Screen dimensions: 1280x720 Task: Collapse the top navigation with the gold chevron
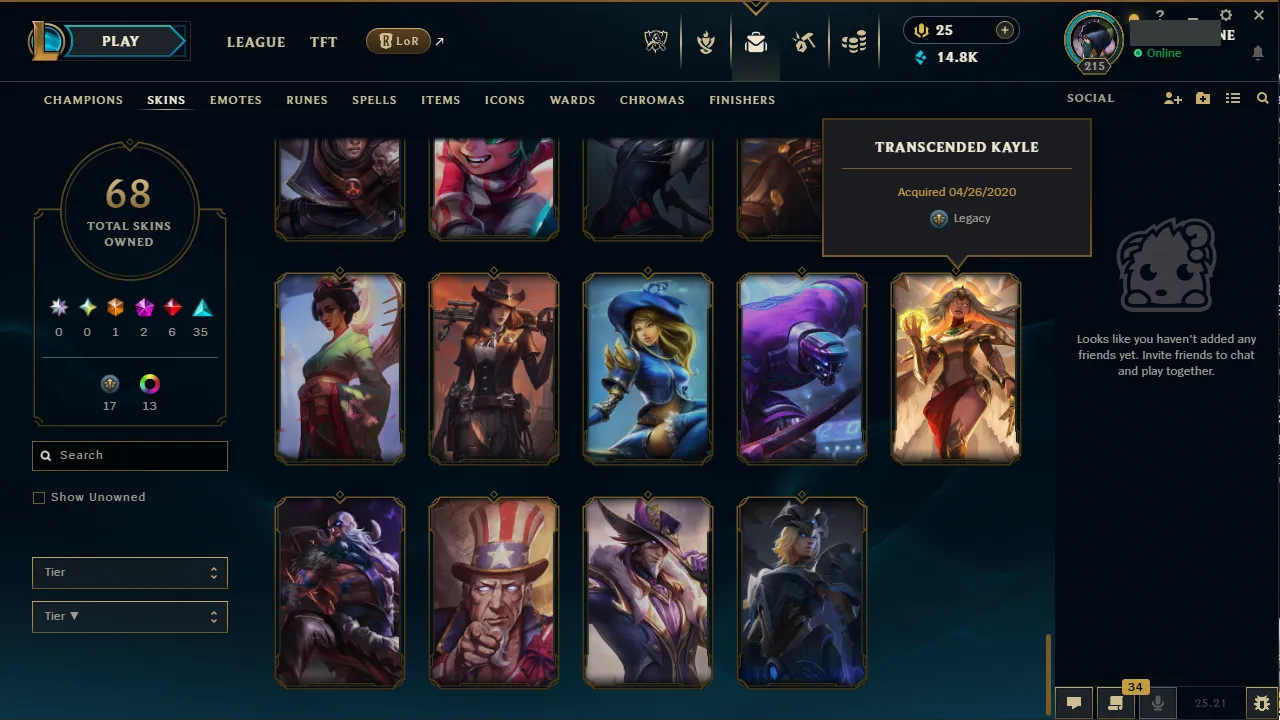(755, 6)
